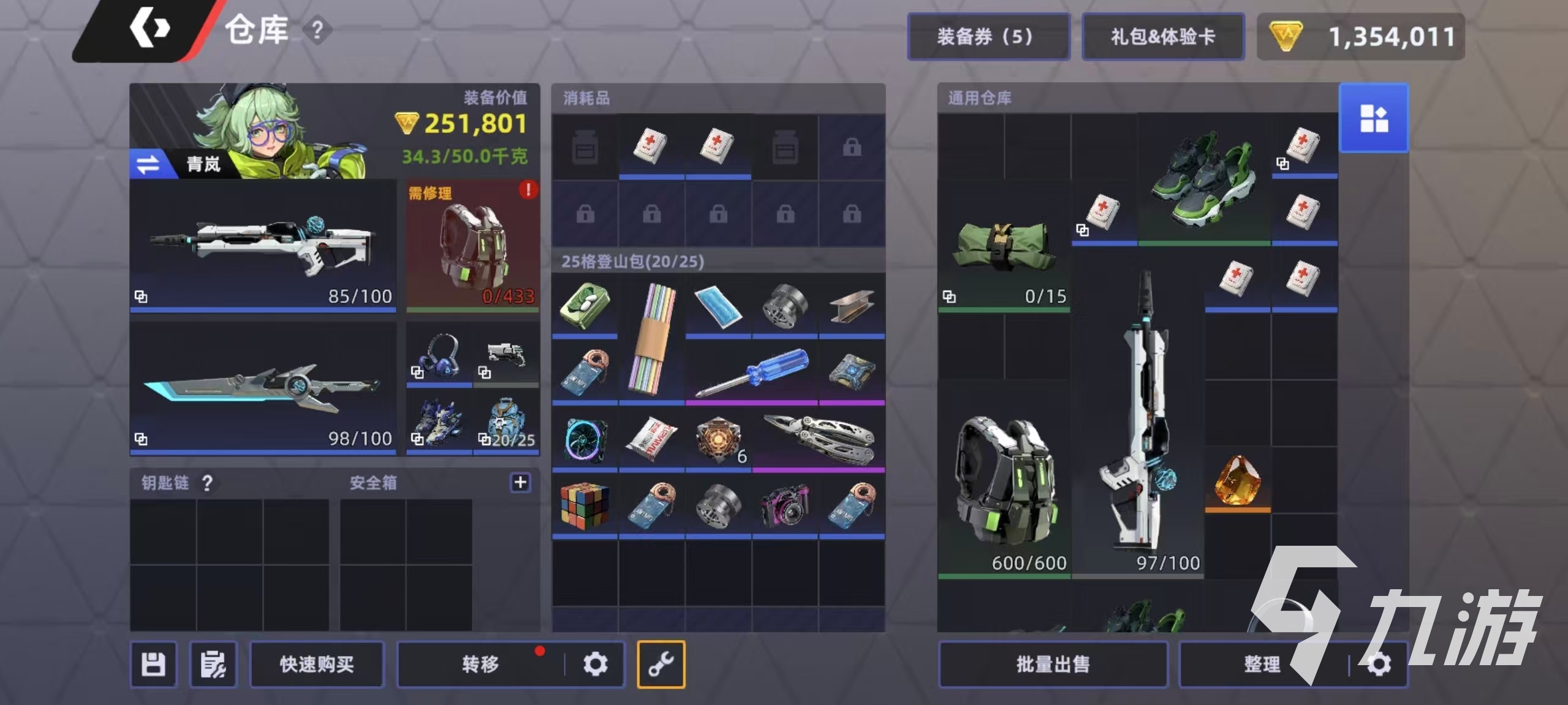Open 礼包&体验卡 panel
Viewport: 1568px width, 705px height.
(x=1163, y=36)
